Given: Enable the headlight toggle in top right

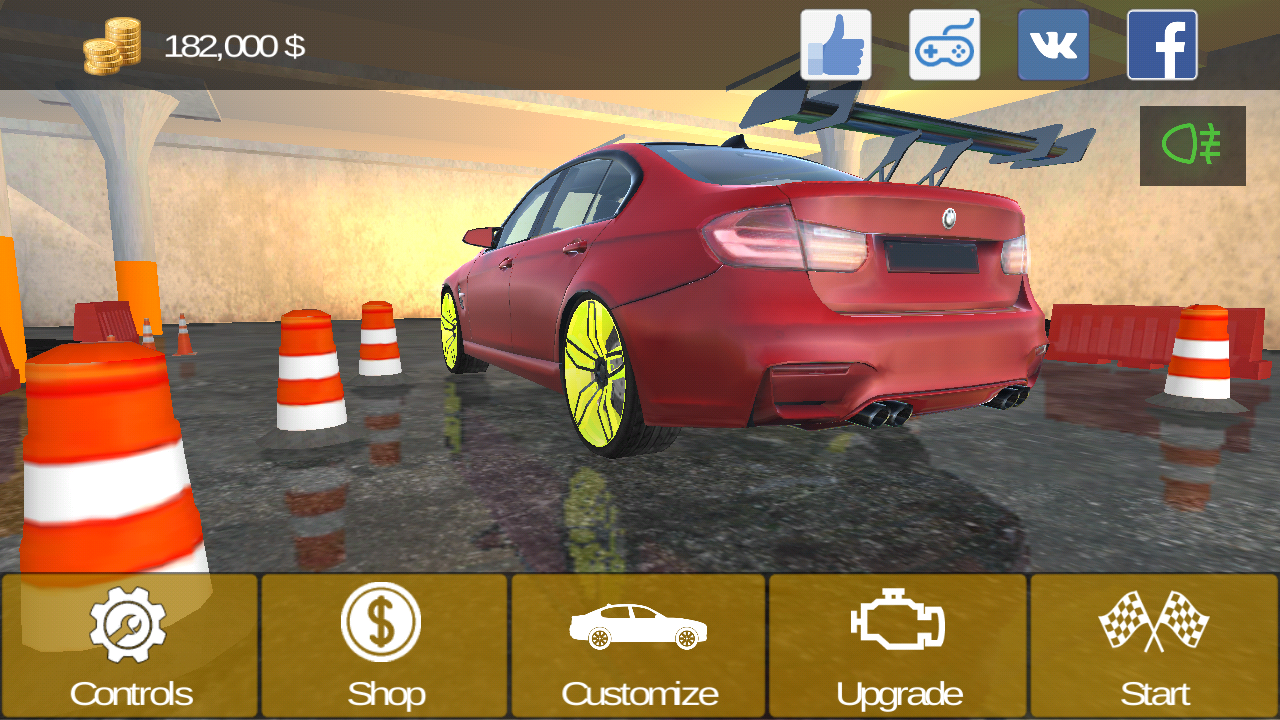Looking at the screenshot, I should point(1193,145).
